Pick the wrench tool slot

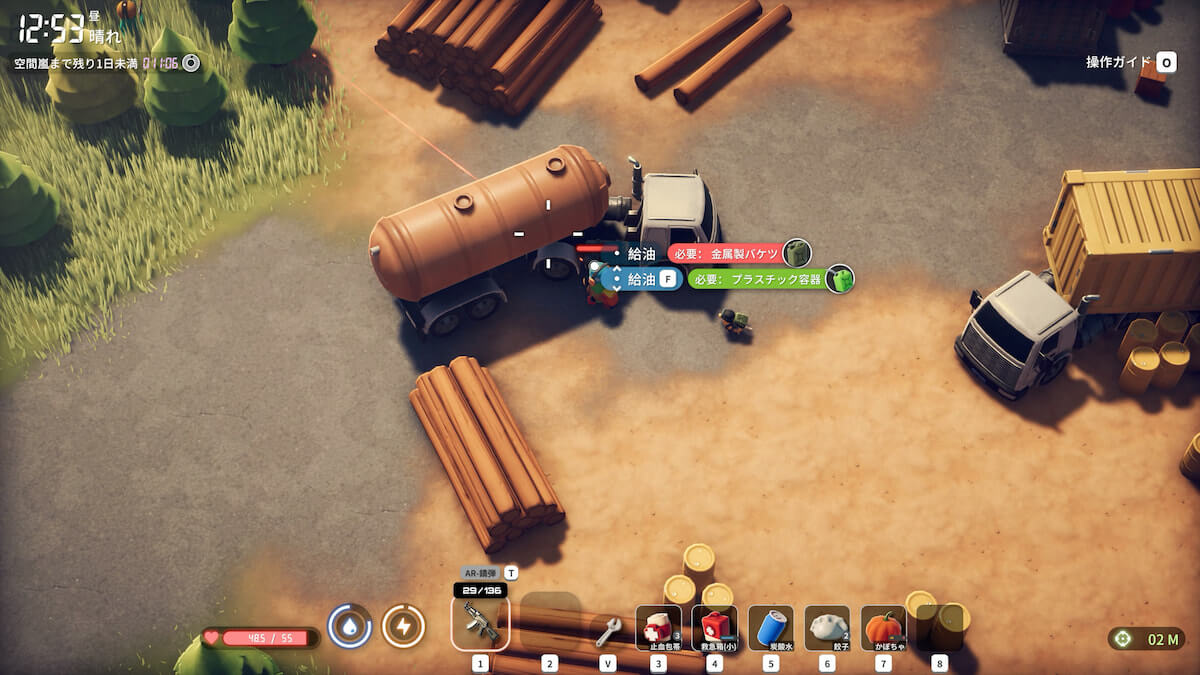[607, 629]
